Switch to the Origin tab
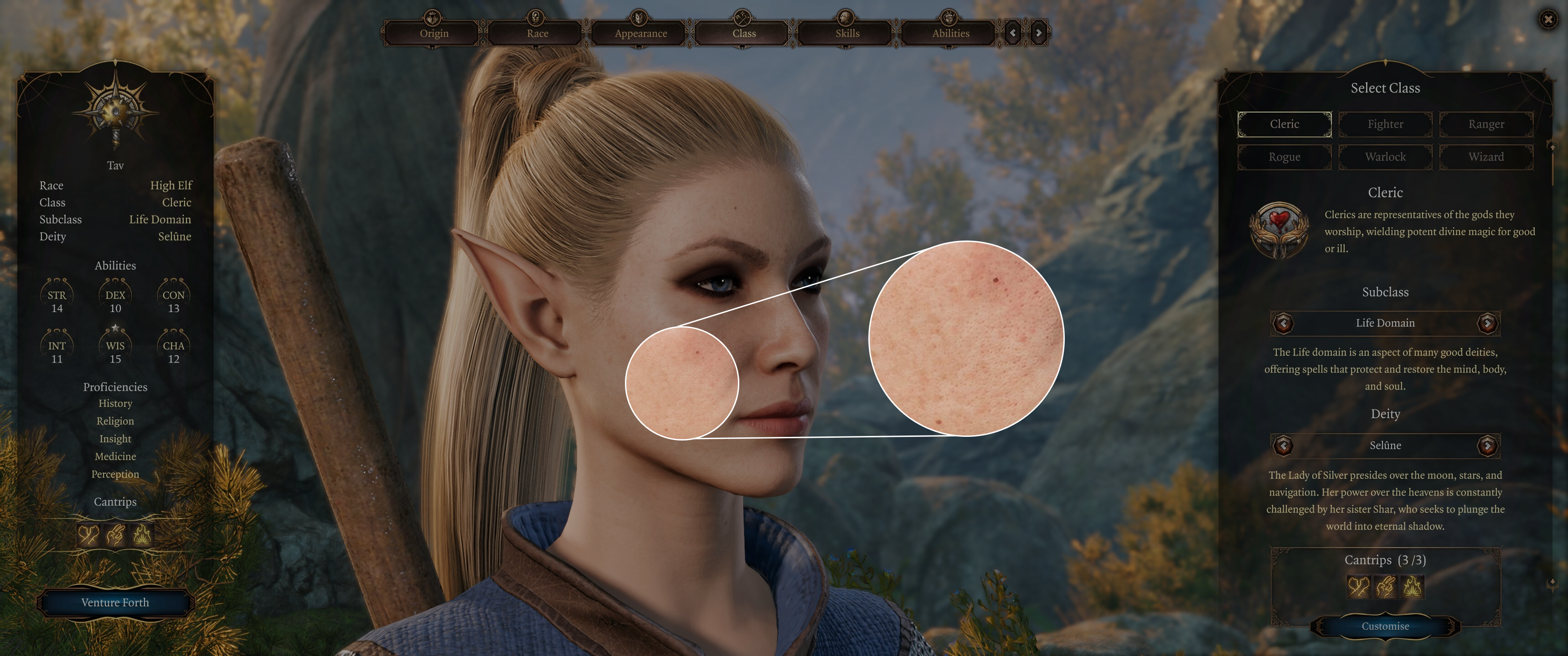1568x656 pixels. (433, 33)
